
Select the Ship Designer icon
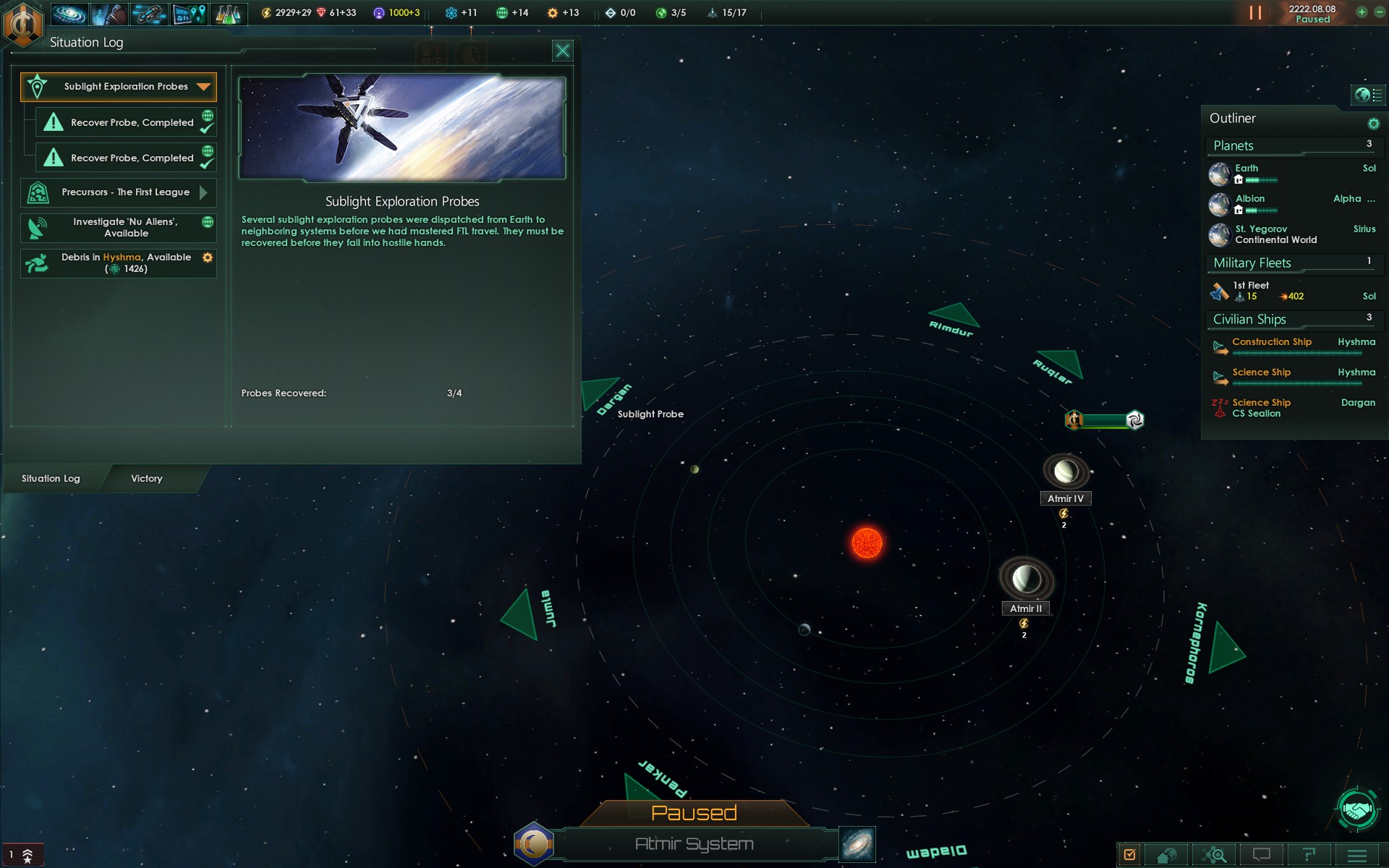[x=150, y=12]
